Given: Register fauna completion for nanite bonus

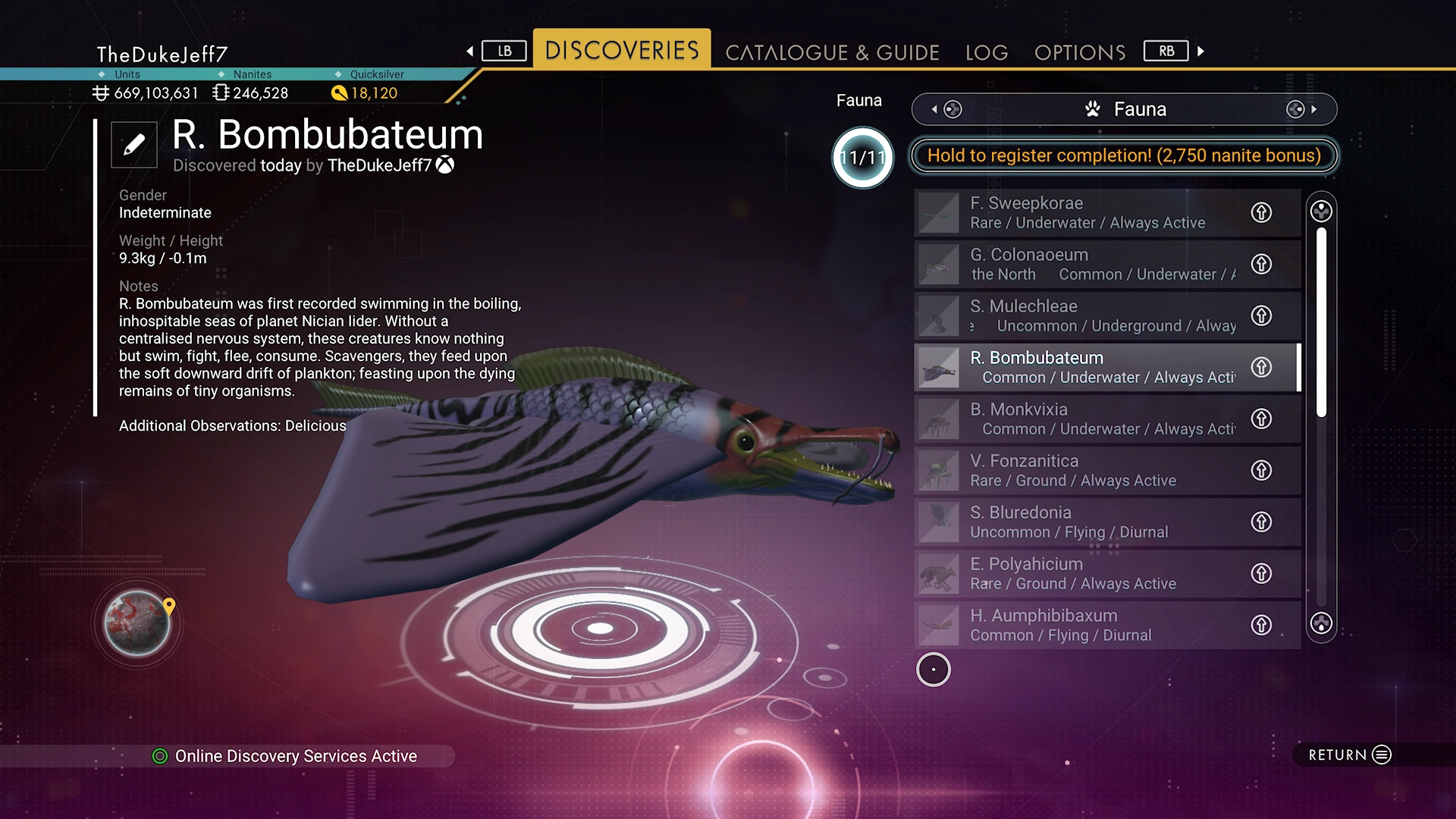Looking at the screenshot, I should [1124, 155].
